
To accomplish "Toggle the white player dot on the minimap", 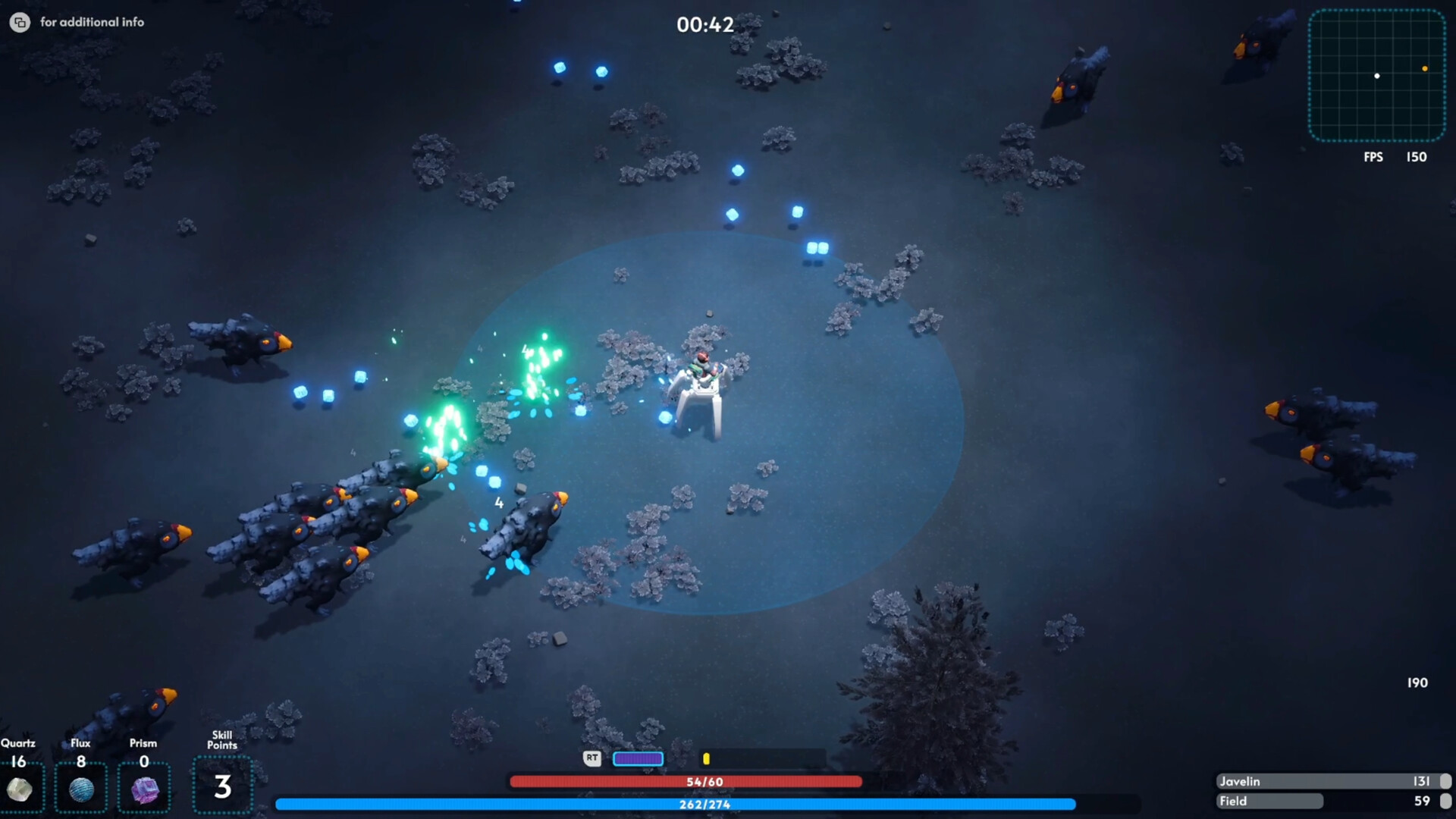I will [x=1377, y=76].
